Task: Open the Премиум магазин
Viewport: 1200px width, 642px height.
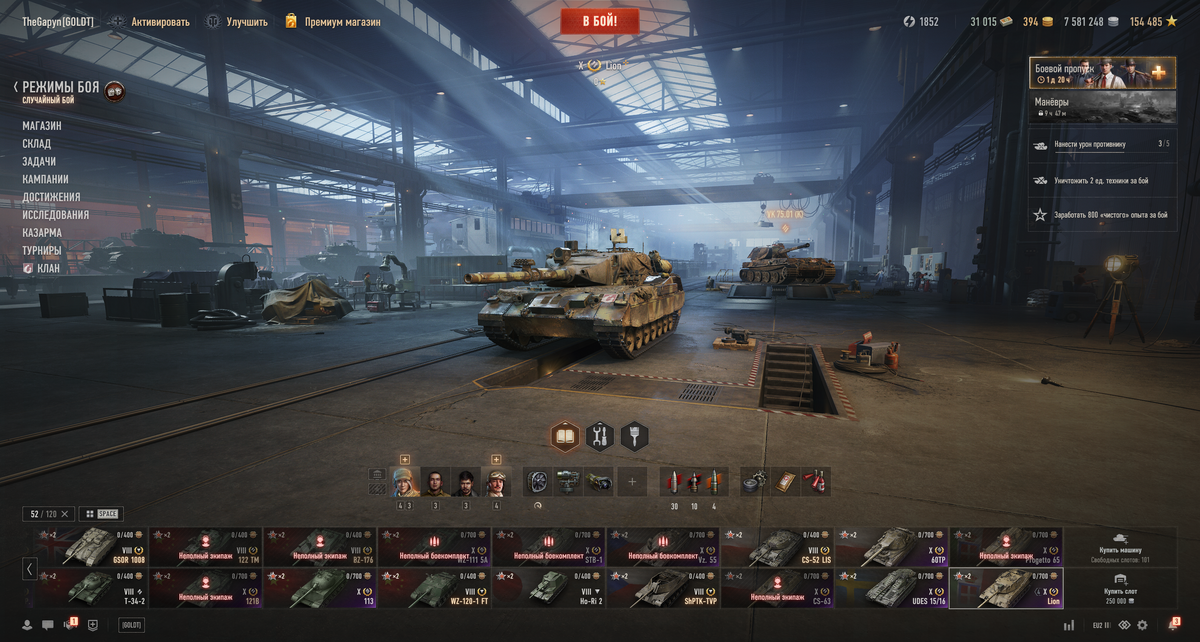Action: coord(341,21)
